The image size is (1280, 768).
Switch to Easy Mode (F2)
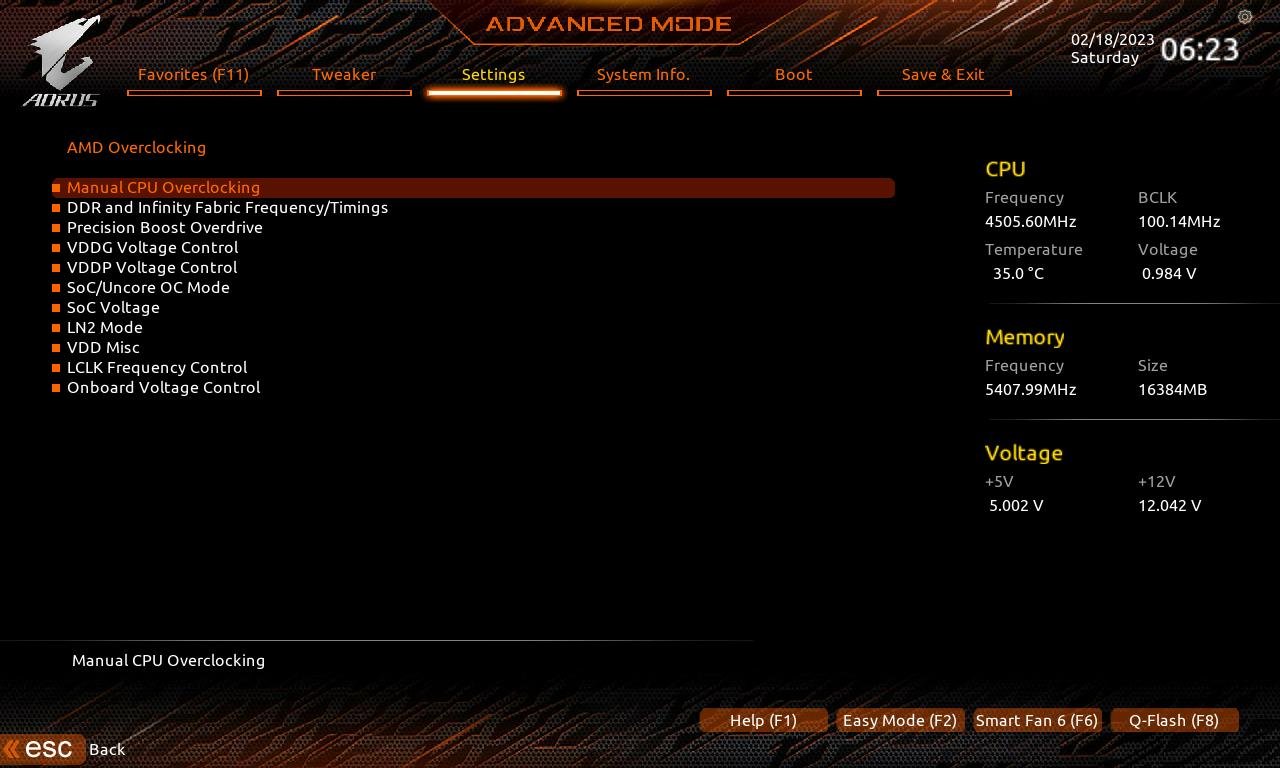(899, 720)
